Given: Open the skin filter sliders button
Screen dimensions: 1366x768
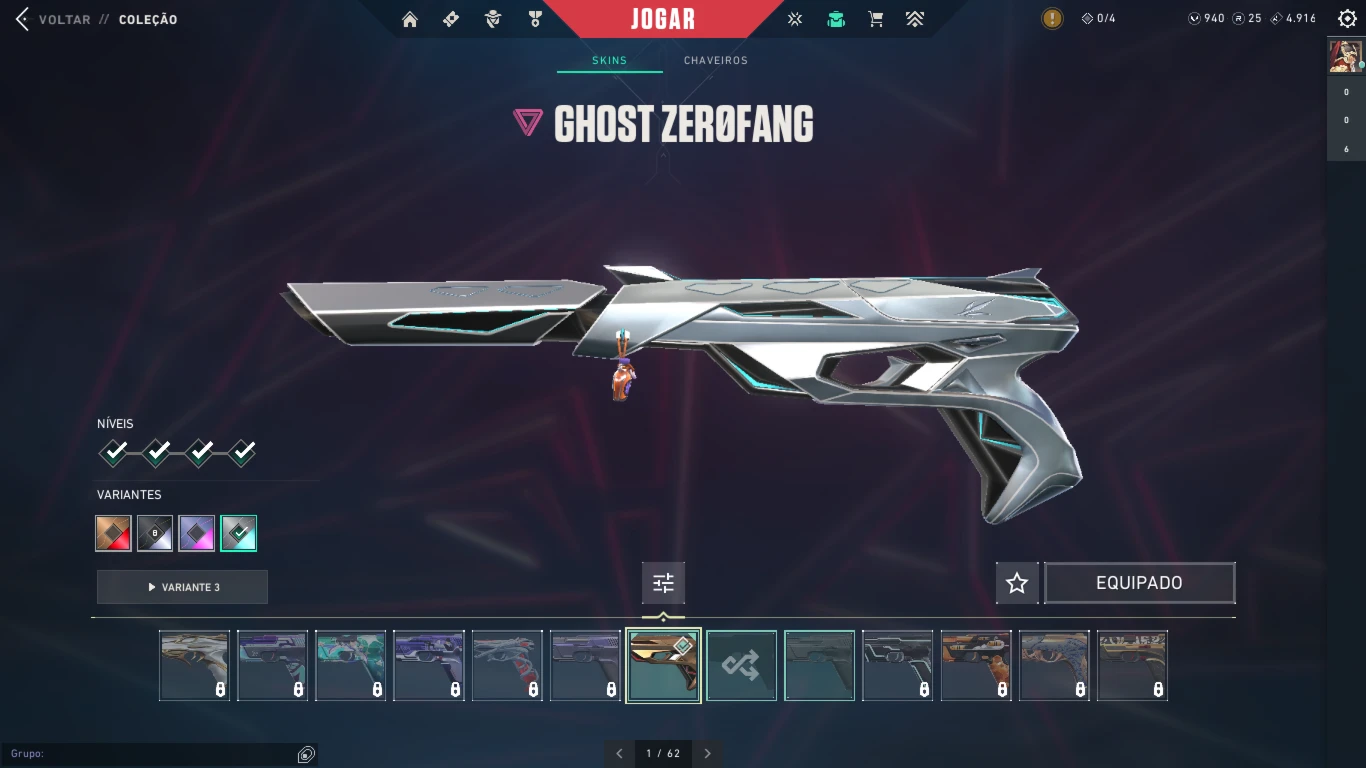Looking at the screenshot, I should point(663,583).
